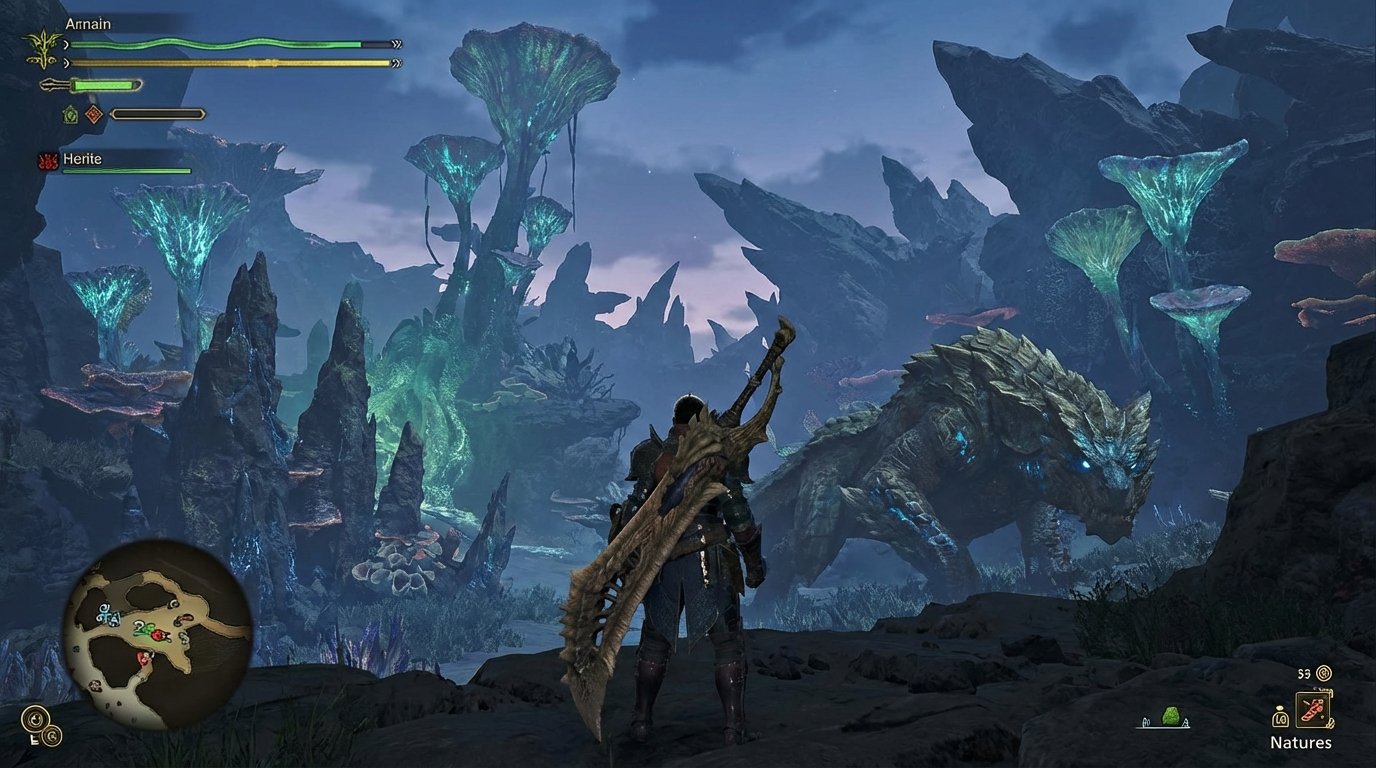Select the Herite name label

tap(82, 158)
